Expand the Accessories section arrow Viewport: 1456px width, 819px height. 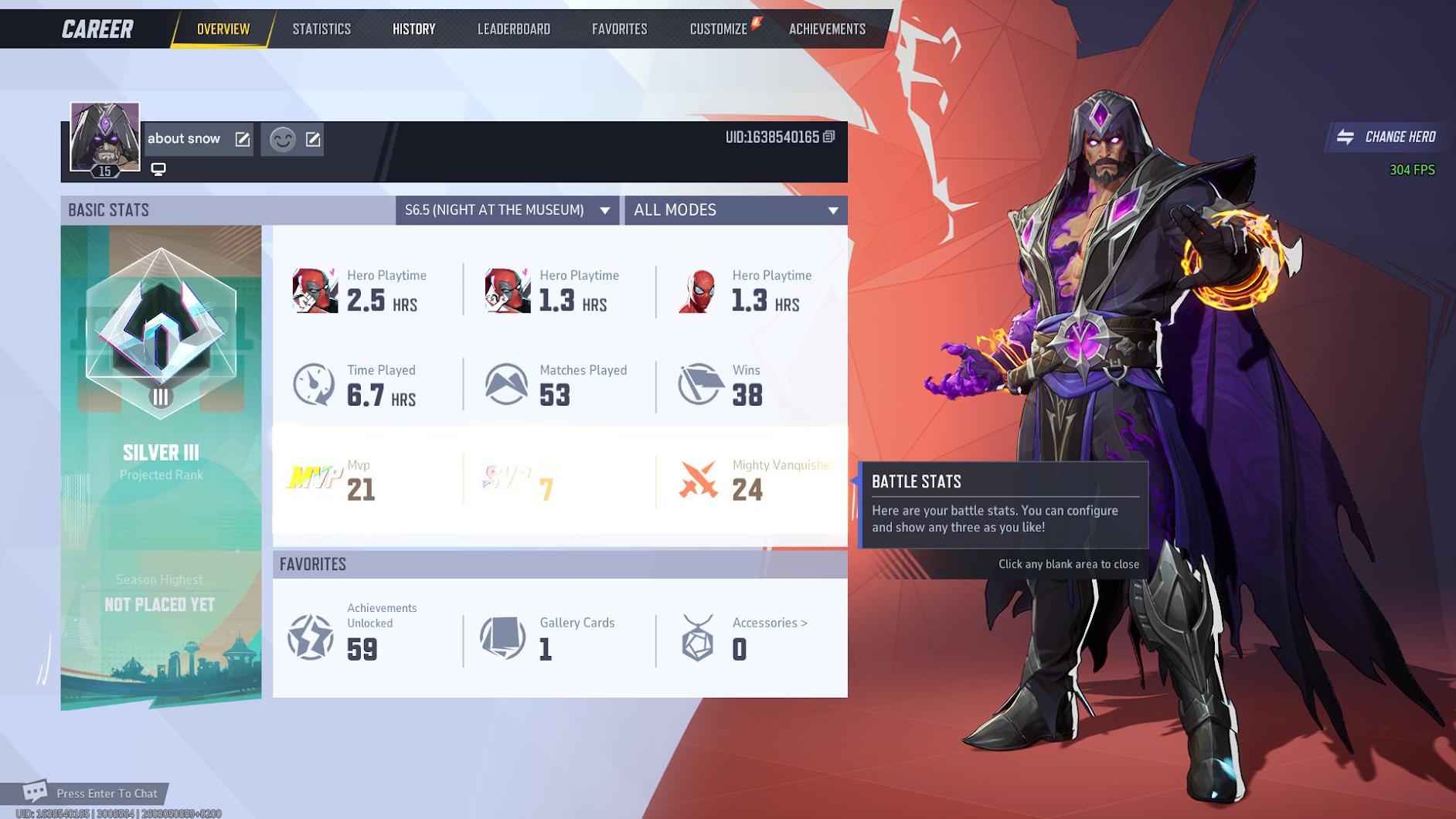coord(804,623)
